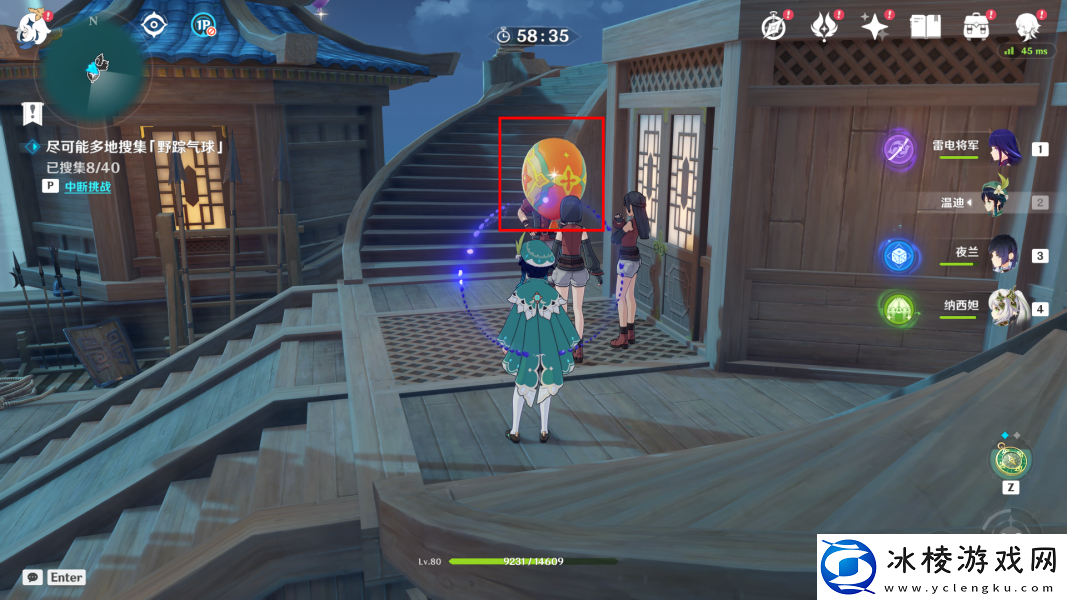Image resolution: width=1067 pixels, height=600 pixels.
Task: Open the chat speech bubble
Action: (33, 577)
